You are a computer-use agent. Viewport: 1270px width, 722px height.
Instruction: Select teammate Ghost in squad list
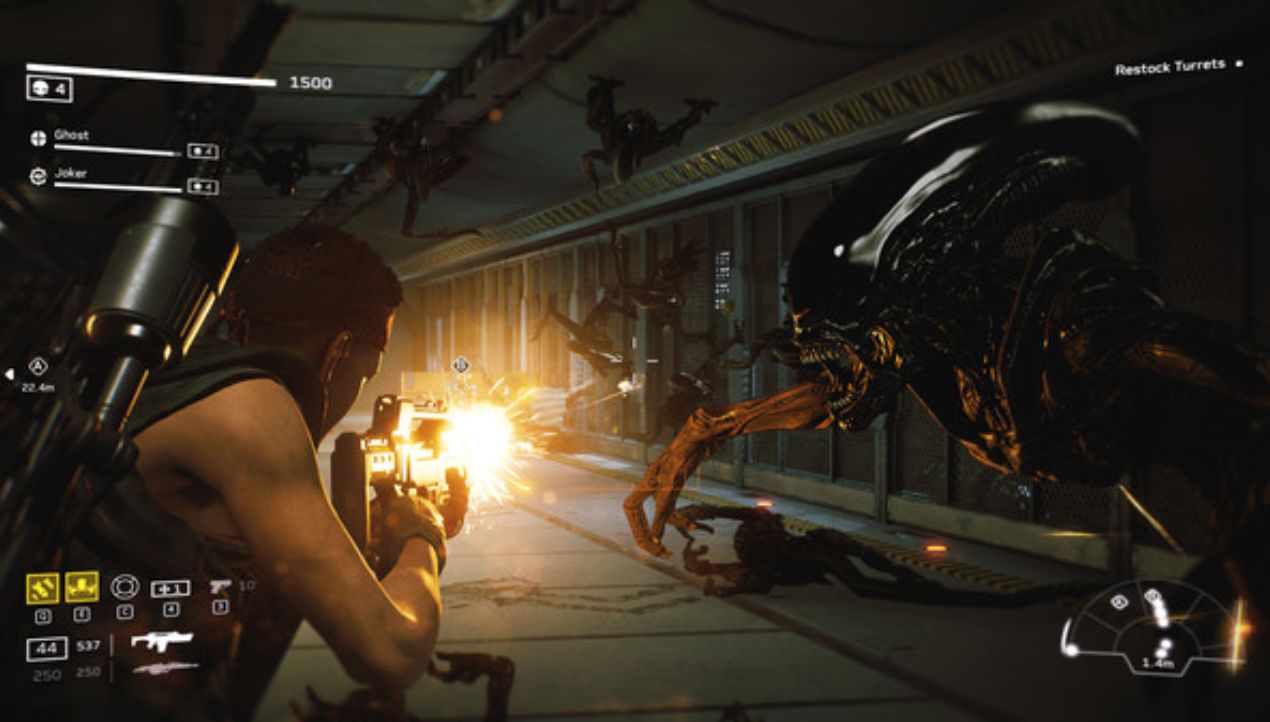point(72,135)
